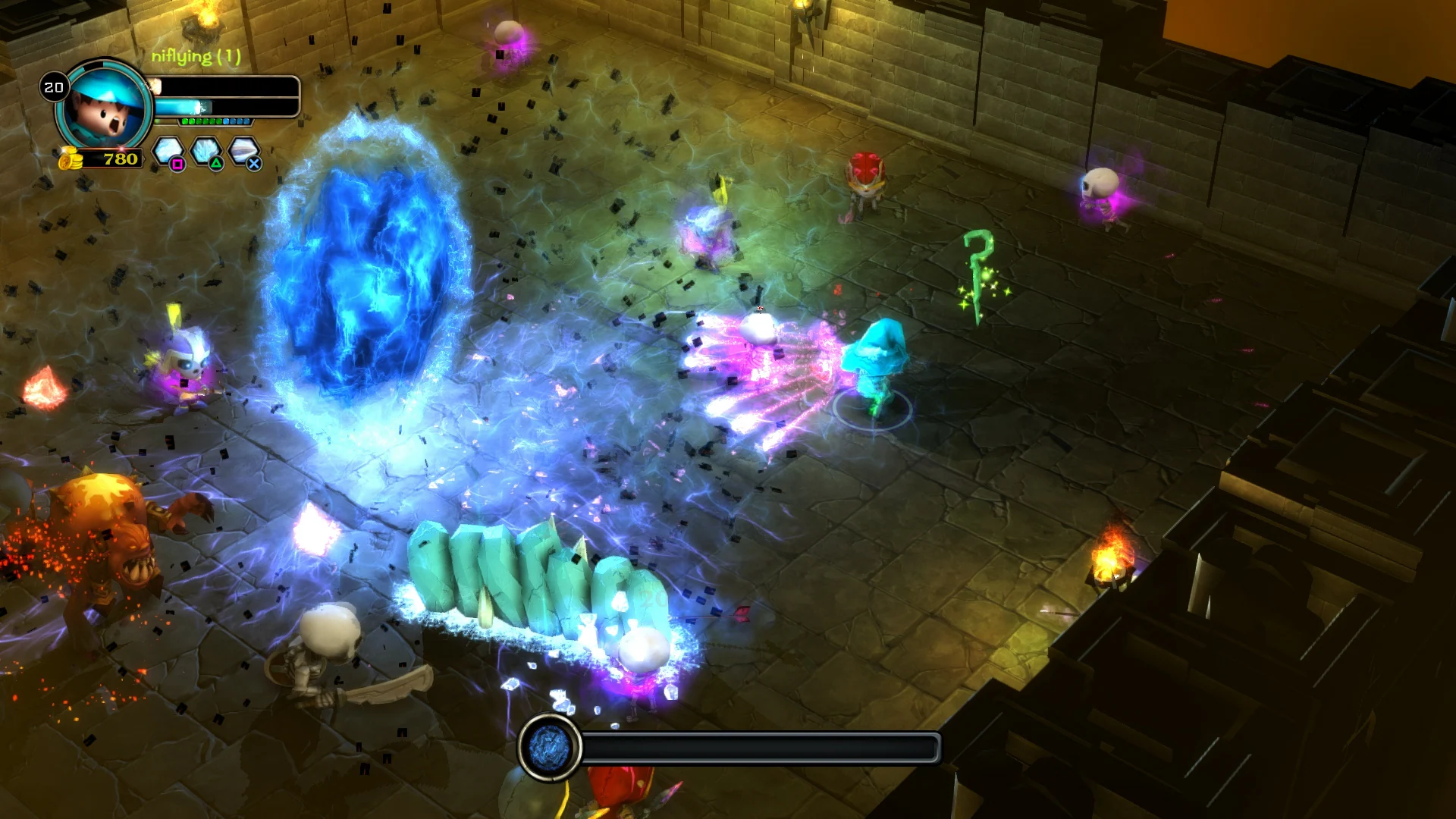Click the level 20 badge
The image size is (1456, 819).
click(55, 87)
